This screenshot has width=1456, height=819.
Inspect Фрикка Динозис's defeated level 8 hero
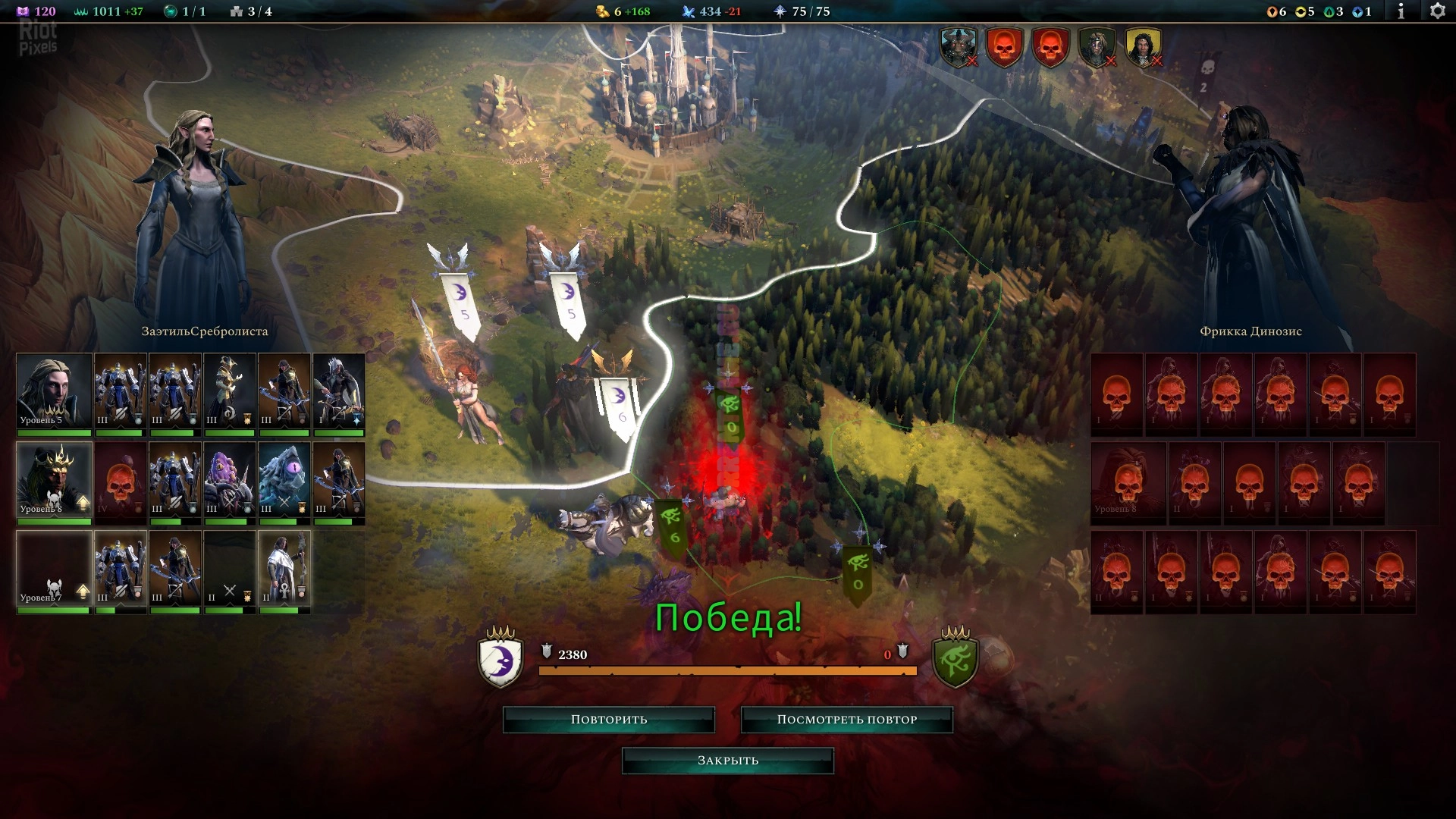pos(1128,484)
